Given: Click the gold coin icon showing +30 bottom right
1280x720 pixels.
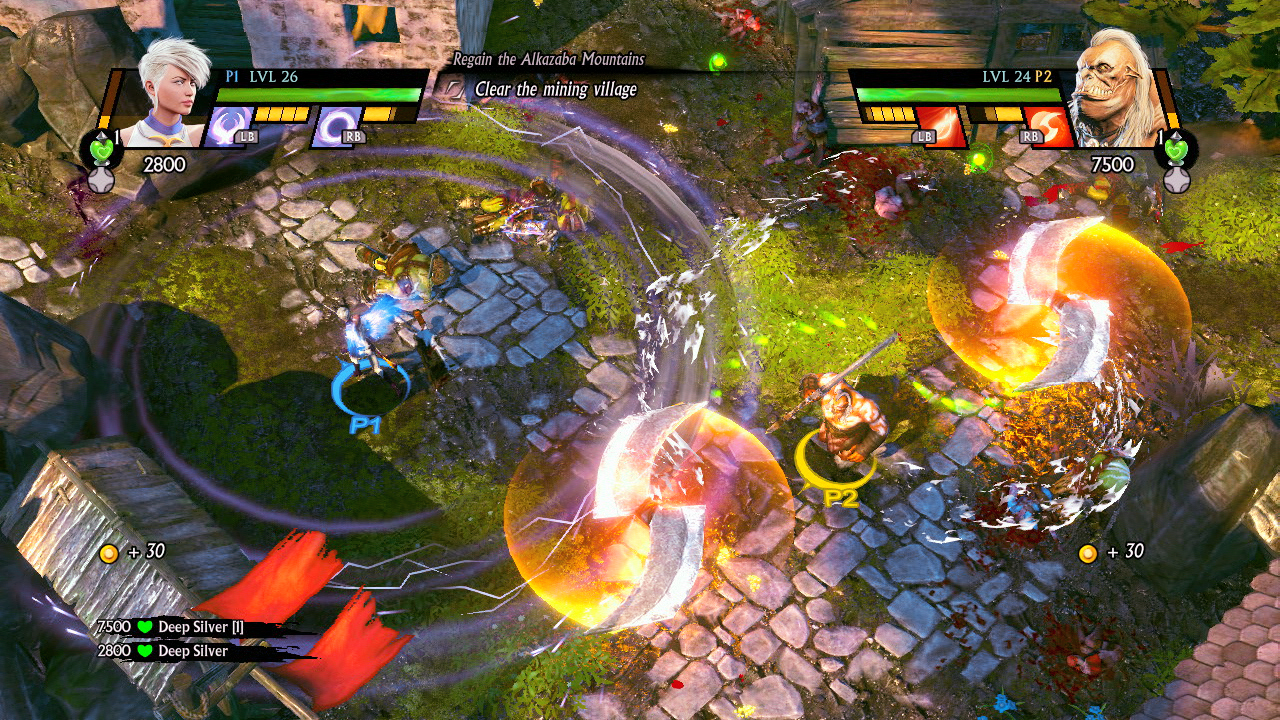Looking at the screenshot, I should 1087,555.
